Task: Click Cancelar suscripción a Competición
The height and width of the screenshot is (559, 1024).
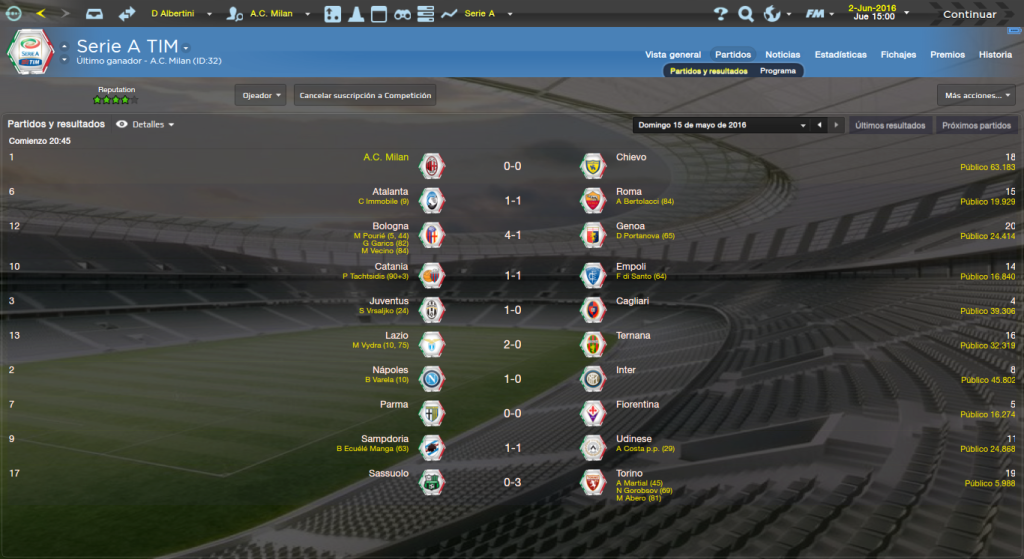Action: coord(365,95)
